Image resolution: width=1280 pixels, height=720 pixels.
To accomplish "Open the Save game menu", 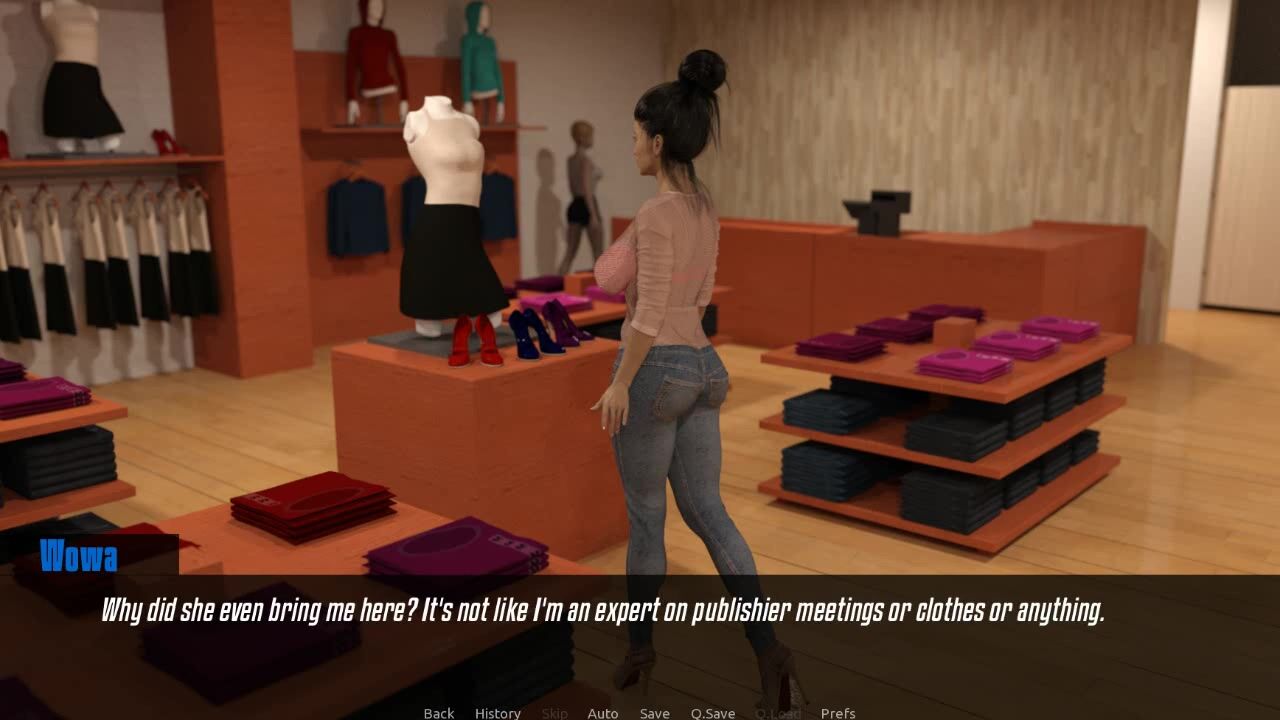I will pyautogui.click(x=654, y=713).
